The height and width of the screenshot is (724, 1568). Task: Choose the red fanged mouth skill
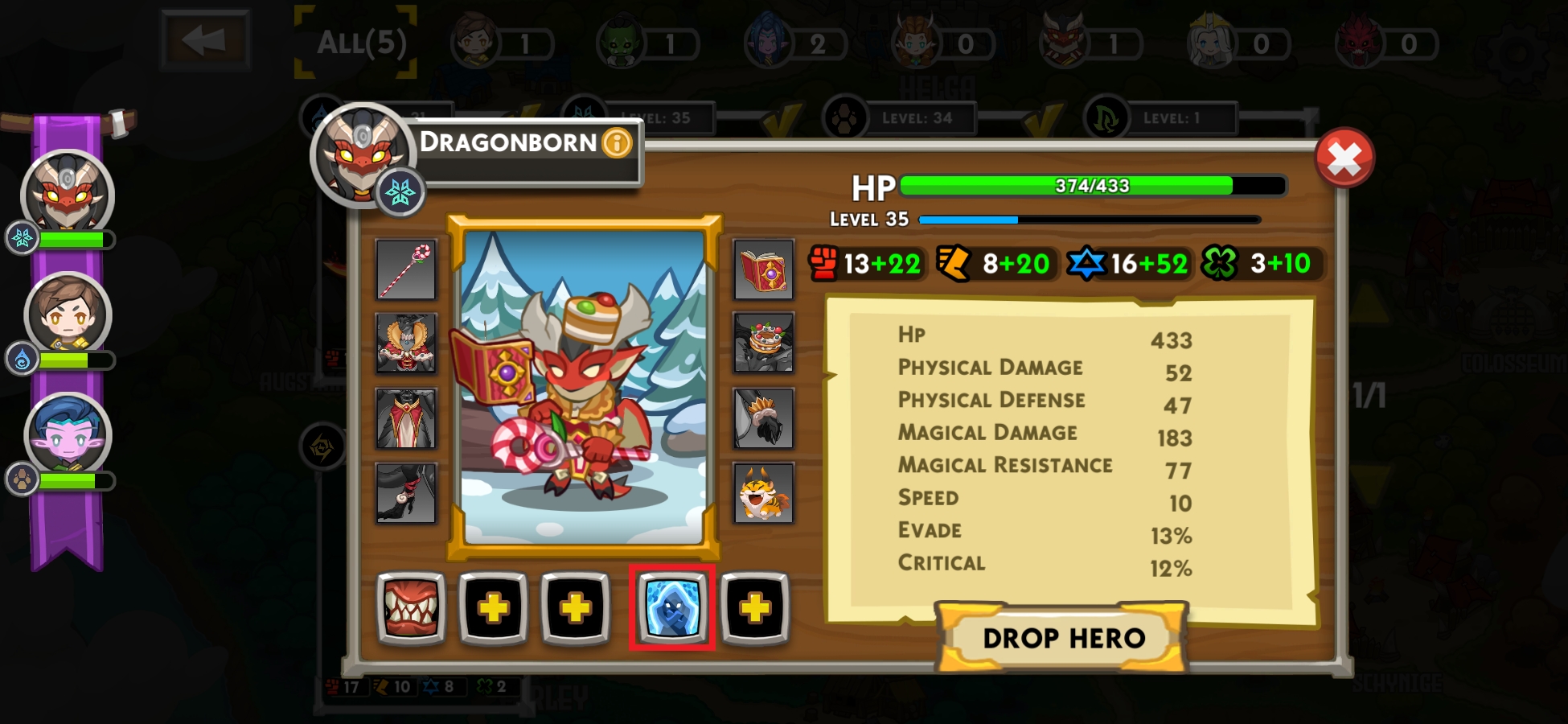coord(411,608)
